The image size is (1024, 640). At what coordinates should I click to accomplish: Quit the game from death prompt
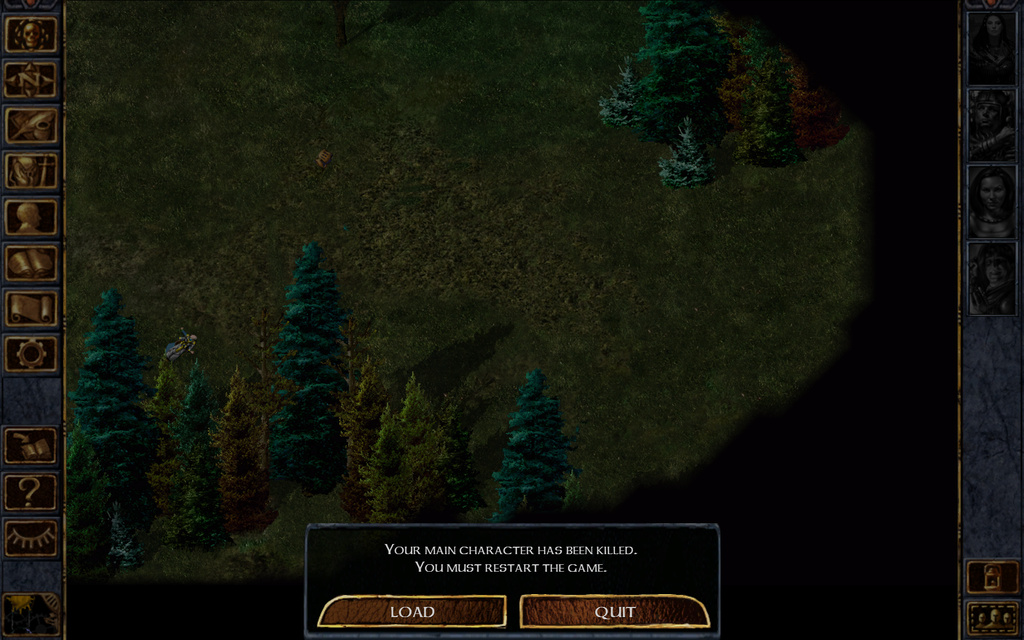[615, 611]
